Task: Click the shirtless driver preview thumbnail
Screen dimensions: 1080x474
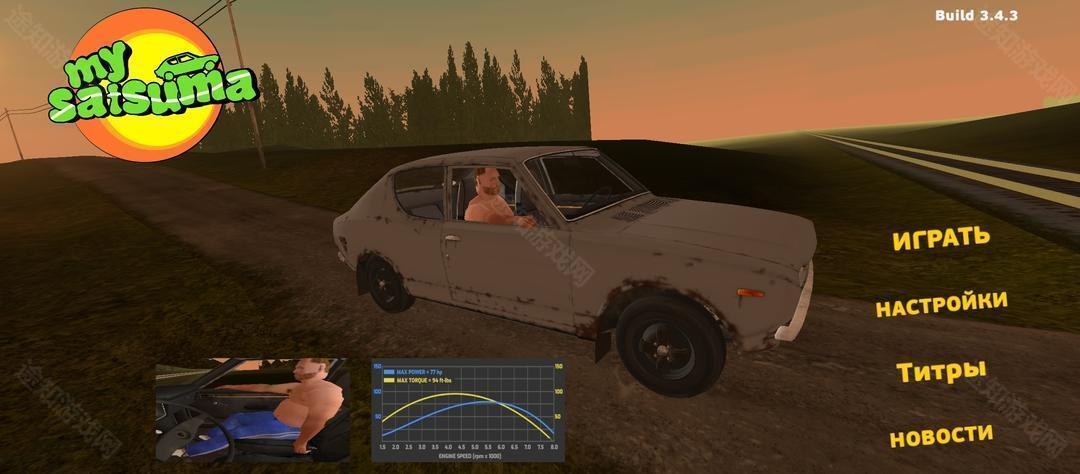Action: click(251, 410)
